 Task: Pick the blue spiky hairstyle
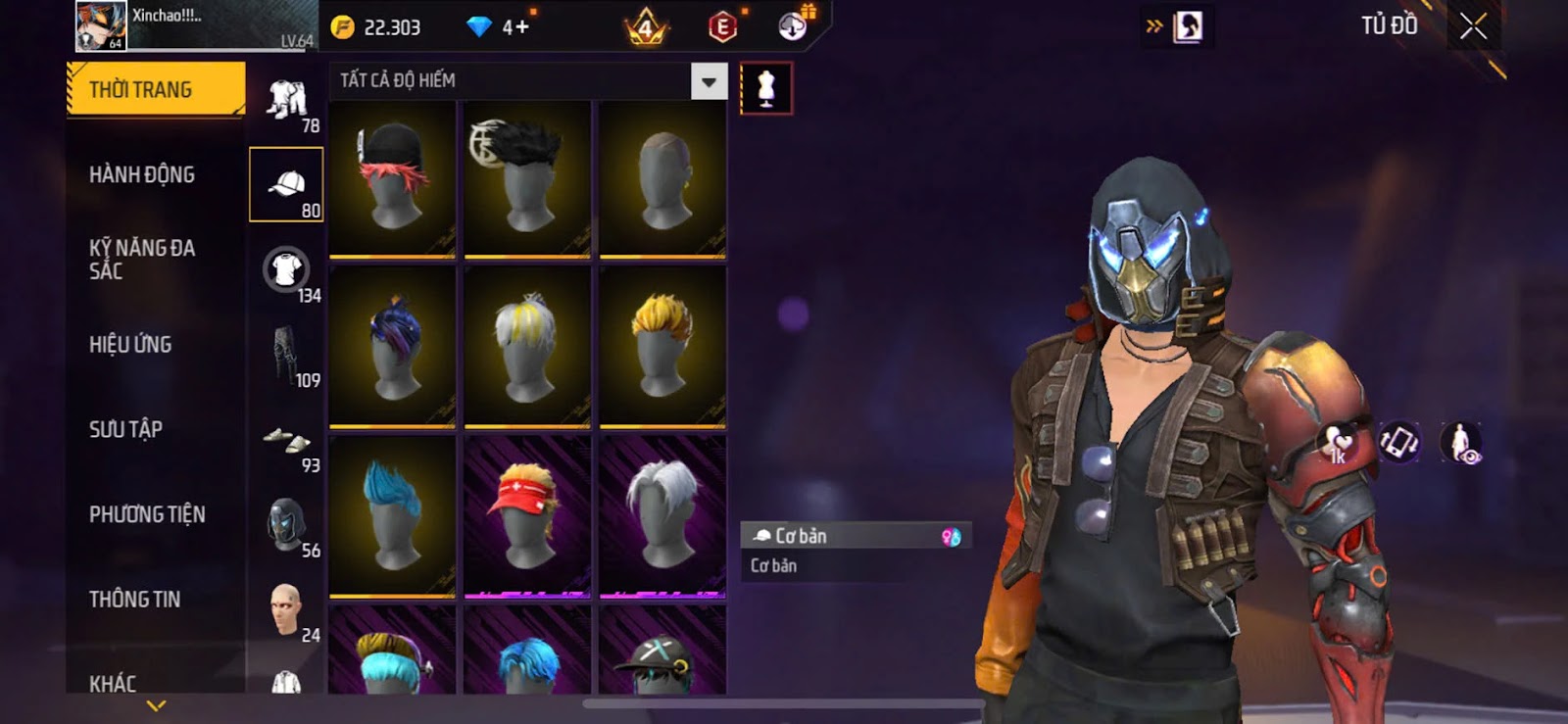[392, 515]
